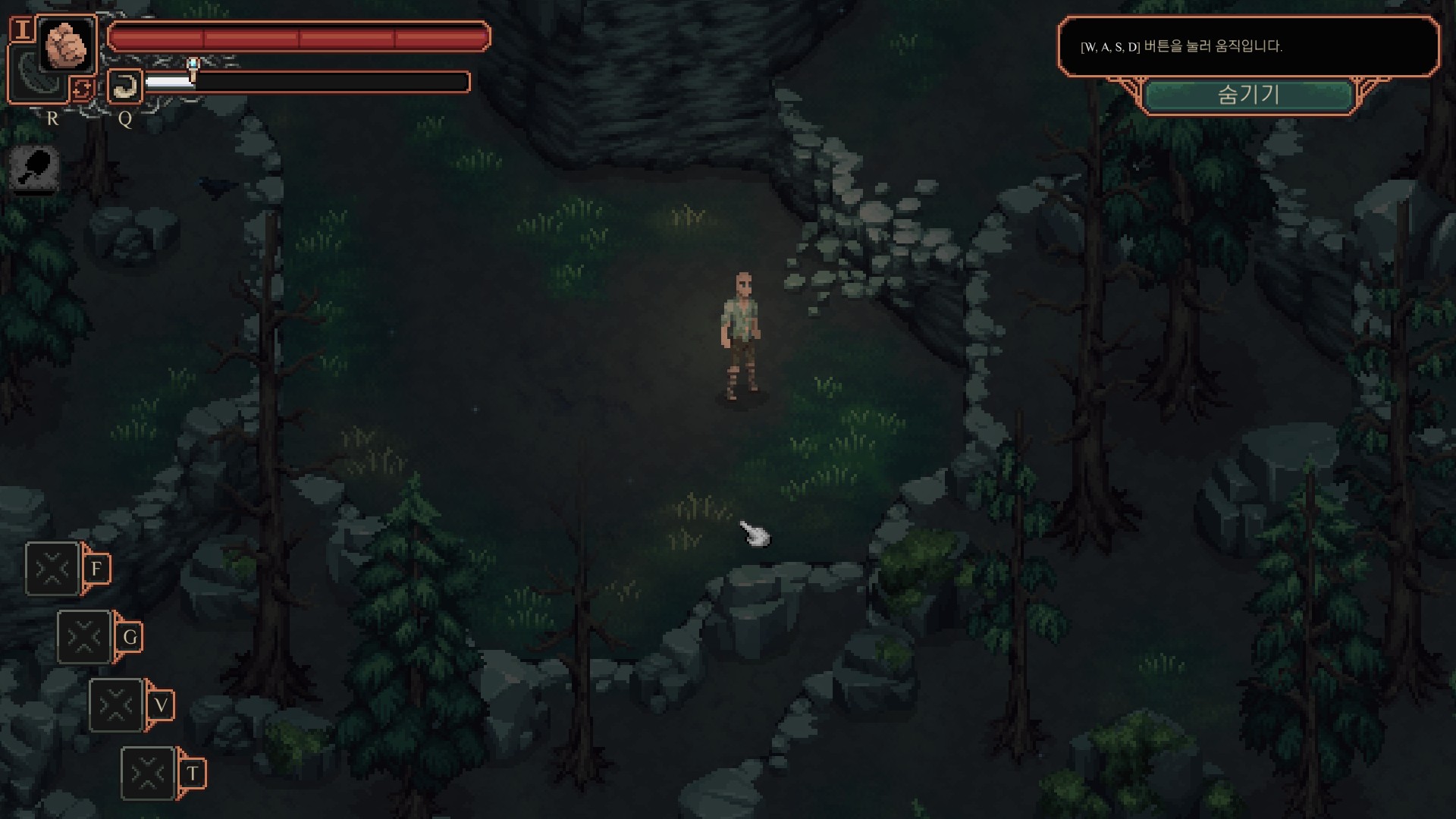The height and width of the screenshot is (819, 1456).
Task: Select the empty skill slot labeled G
Action: [85, 637]
